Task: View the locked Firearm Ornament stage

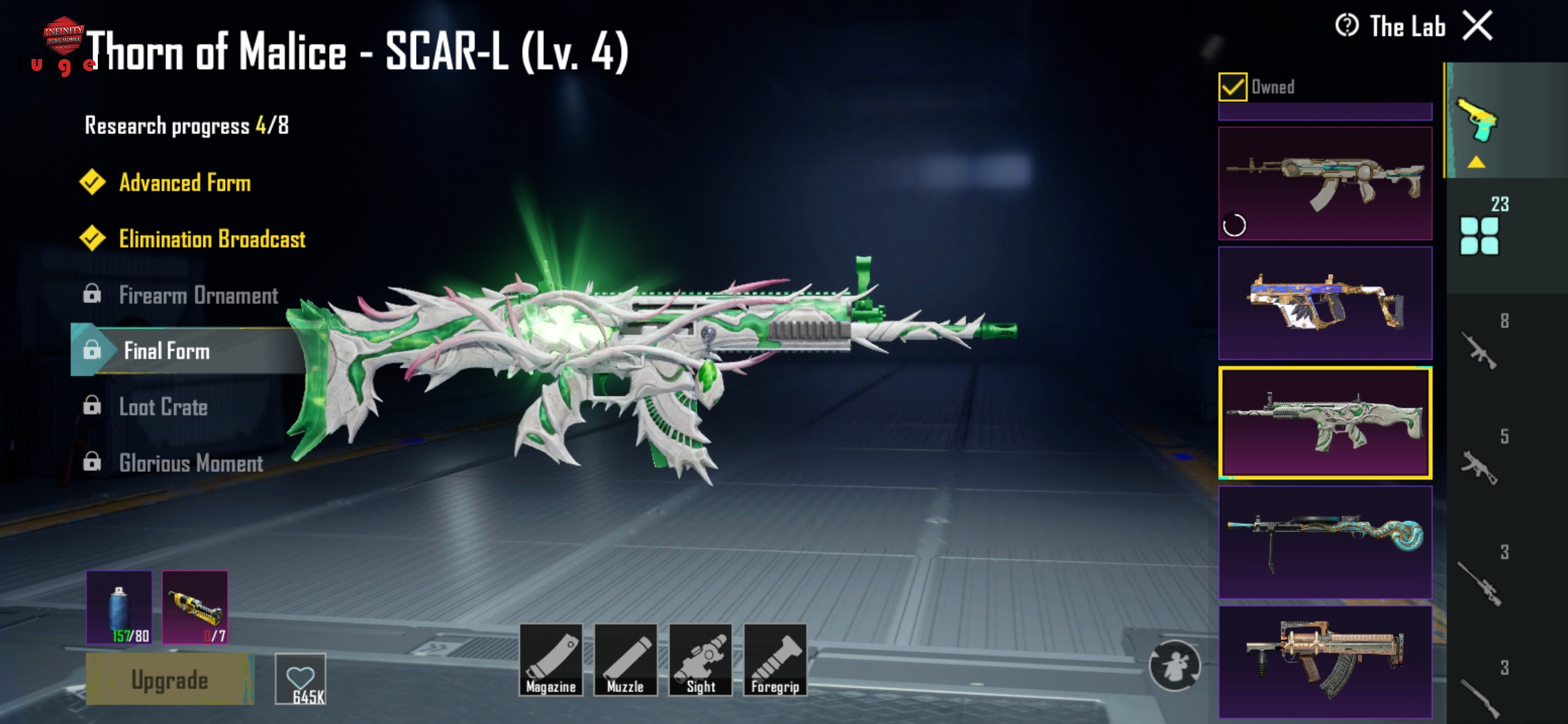Action: coord(198,296)
